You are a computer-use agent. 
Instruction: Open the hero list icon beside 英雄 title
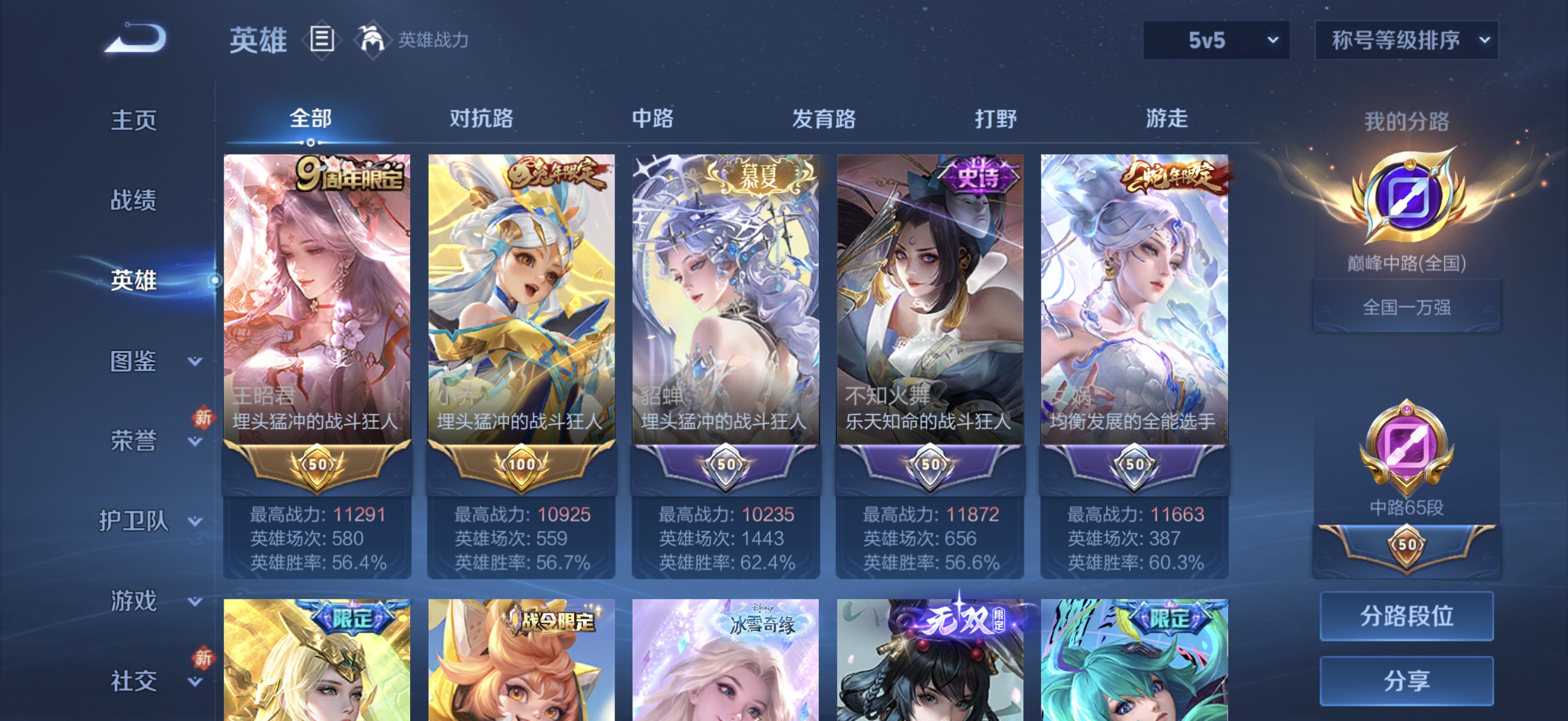[321, 39]
